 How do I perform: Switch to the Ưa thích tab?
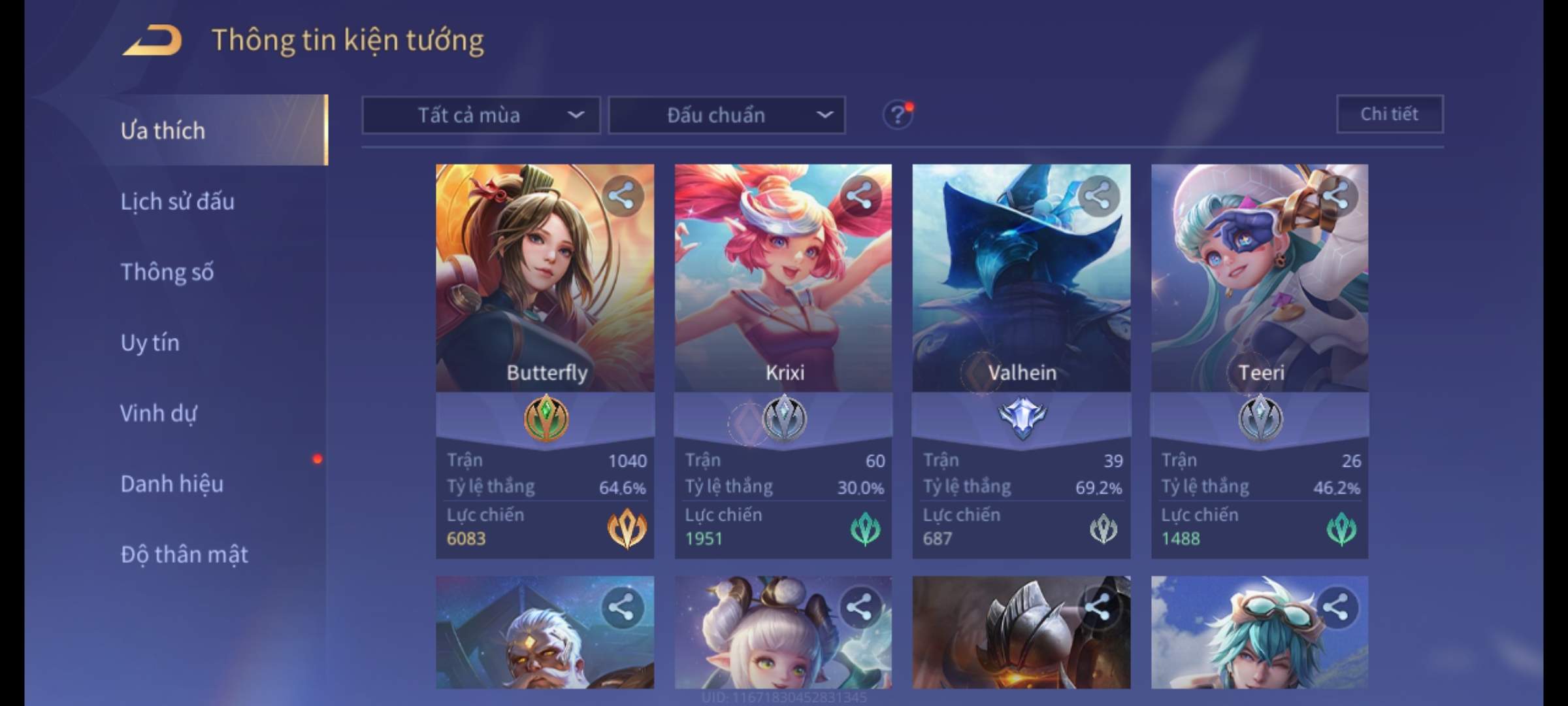[163, 131]
